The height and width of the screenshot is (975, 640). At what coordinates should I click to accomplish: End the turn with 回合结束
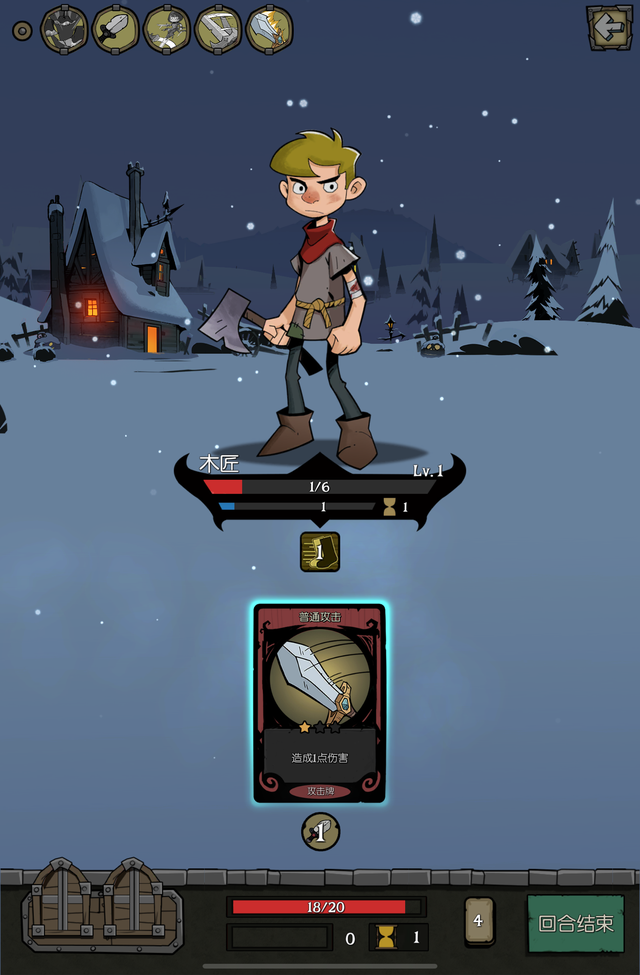click(576, 924)
